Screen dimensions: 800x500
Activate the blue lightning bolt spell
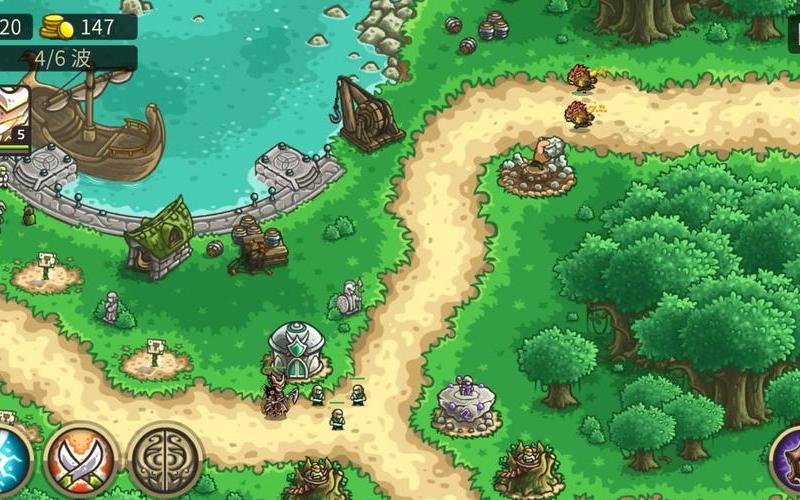click(12, 461)
